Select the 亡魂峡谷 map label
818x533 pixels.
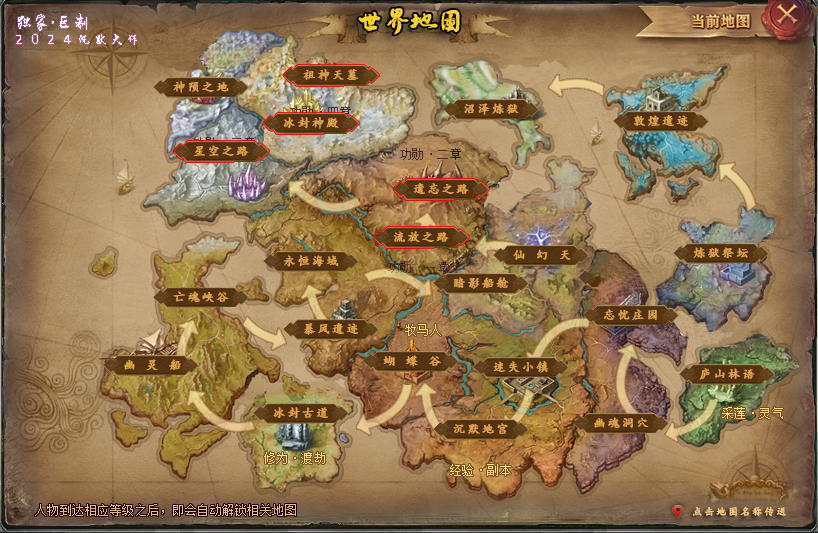pyautogui.click(x=201, y=297)
